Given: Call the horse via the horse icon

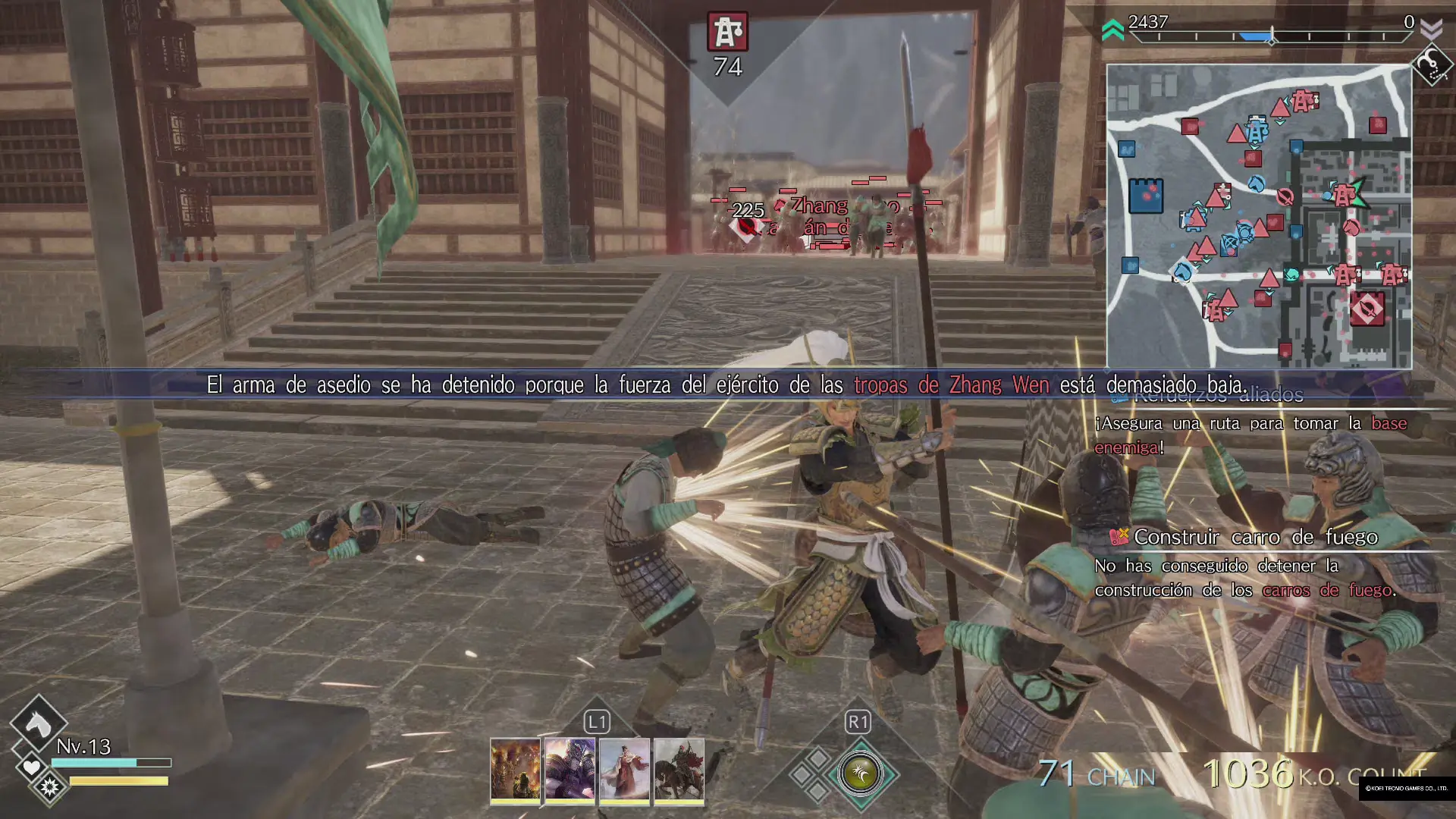Looking at the screenshot, I should coord(38,723).
